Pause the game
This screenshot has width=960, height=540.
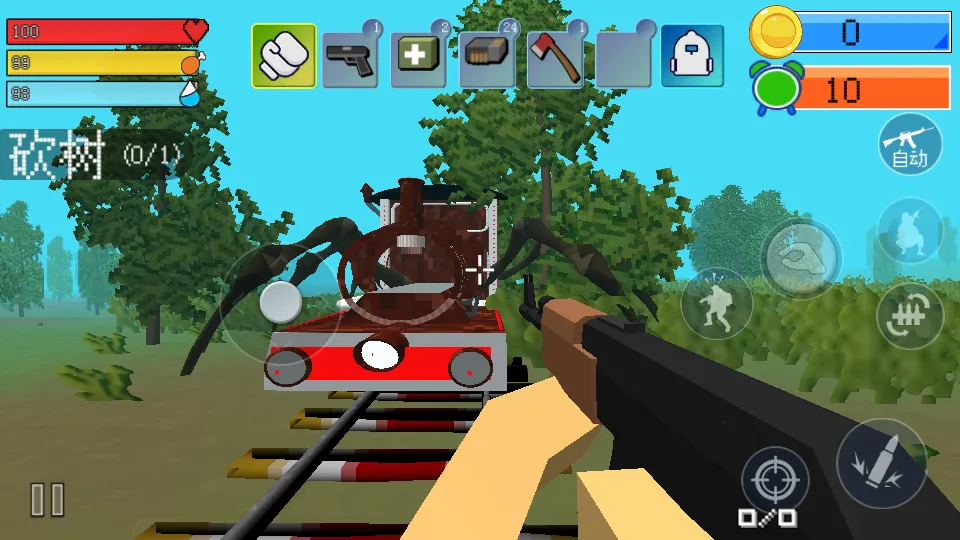[x=47, y=499]
